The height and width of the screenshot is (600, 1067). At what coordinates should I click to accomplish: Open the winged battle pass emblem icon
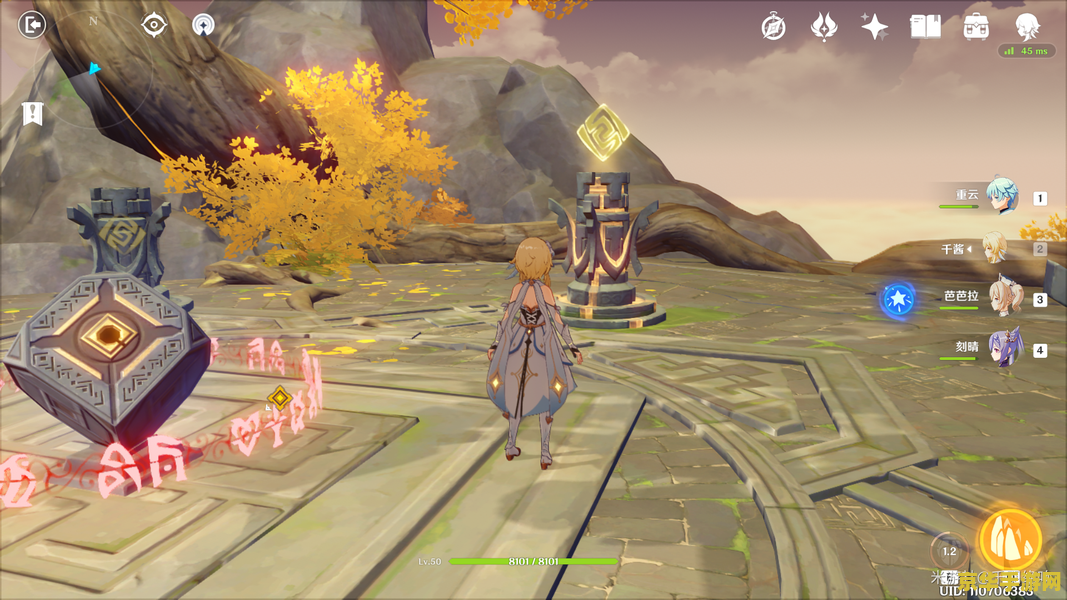pyautogui.click(x=823, y=27)
